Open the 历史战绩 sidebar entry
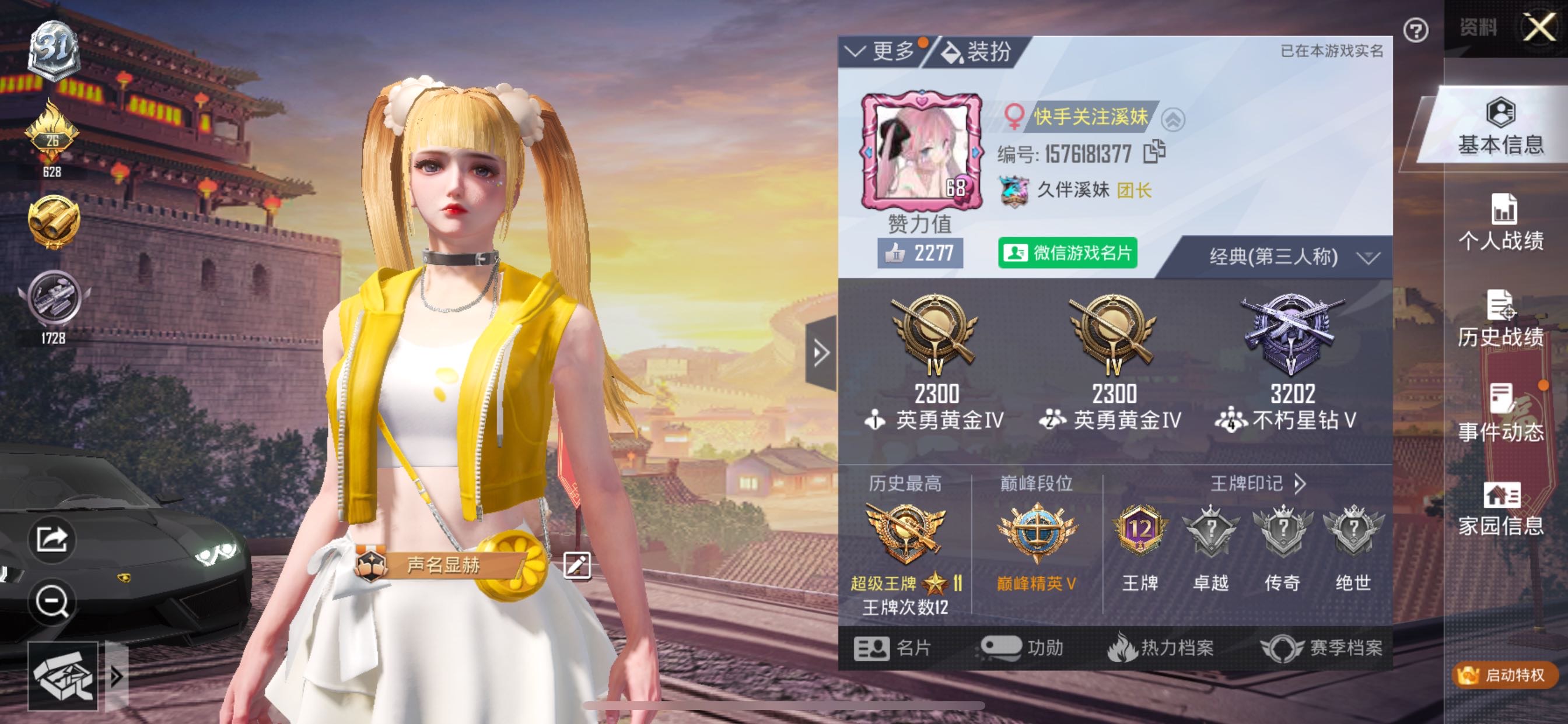1568x724 pixels. [1503, 324]
